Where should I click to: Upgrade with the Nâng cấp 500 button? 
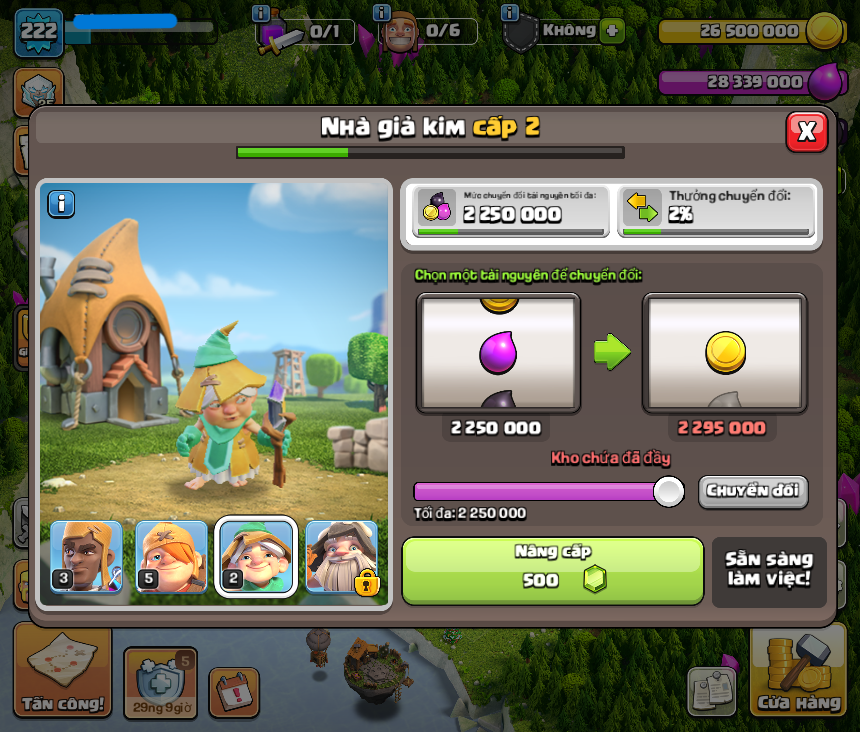tap(552, 571)
